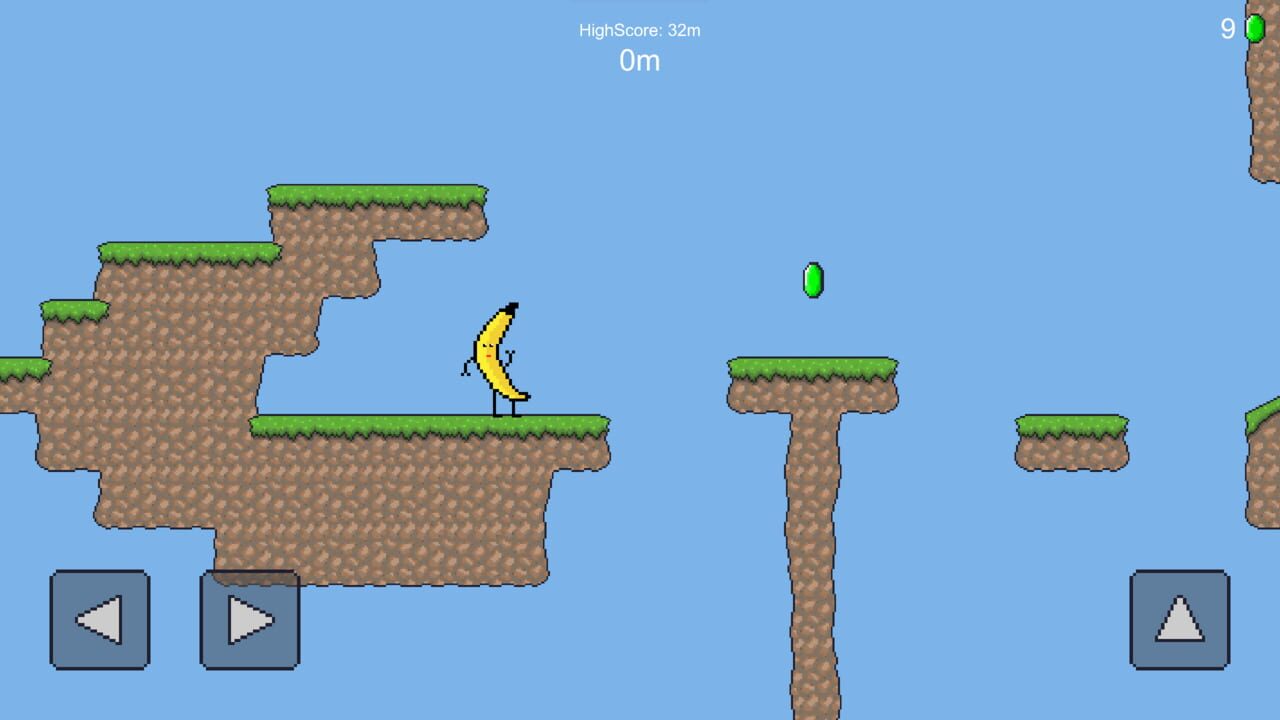Click the HighScore: 32m label

[639, 29]
